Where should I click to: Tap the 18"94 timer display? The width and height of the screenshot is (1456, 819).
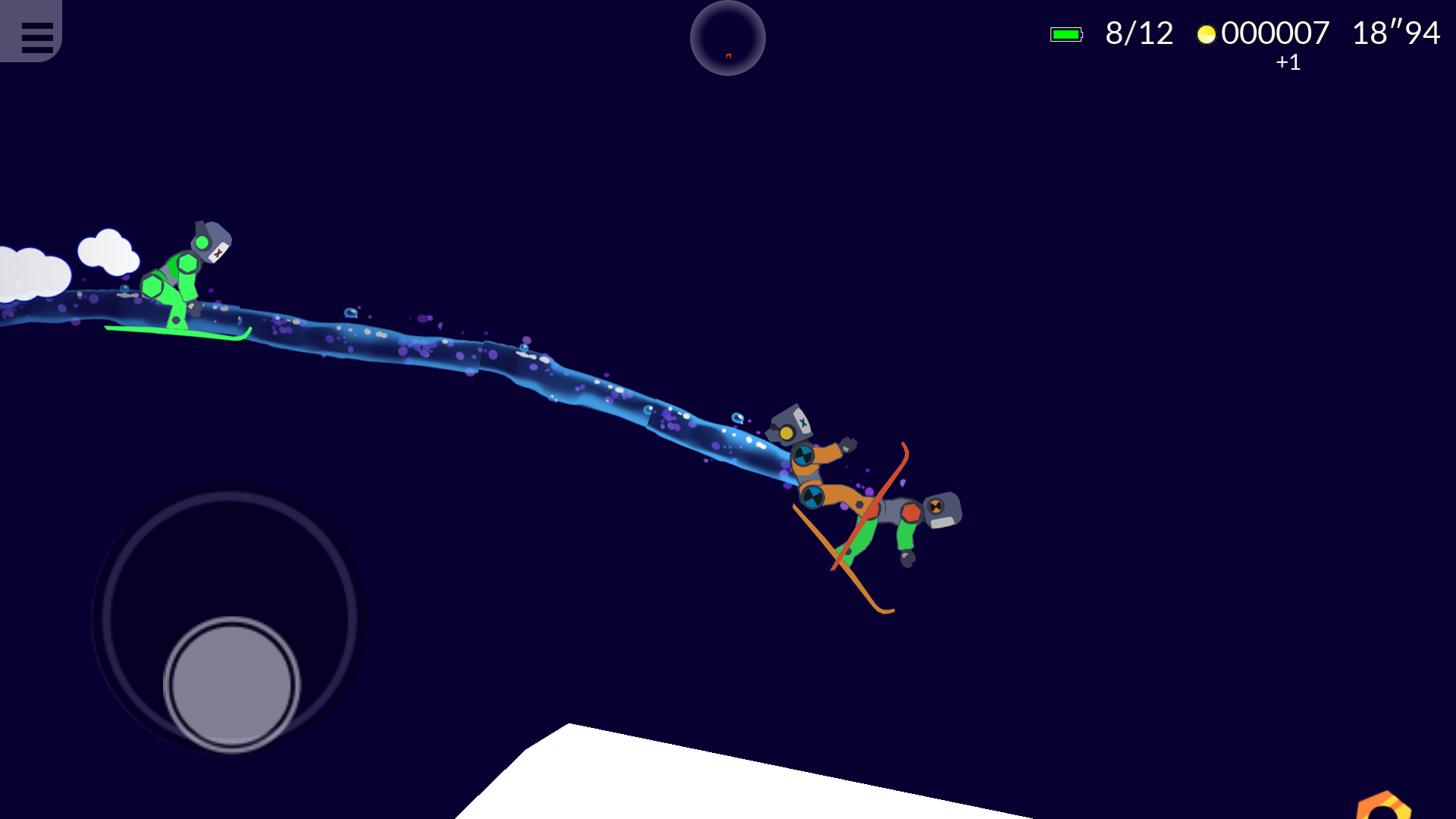(1395, 33)
